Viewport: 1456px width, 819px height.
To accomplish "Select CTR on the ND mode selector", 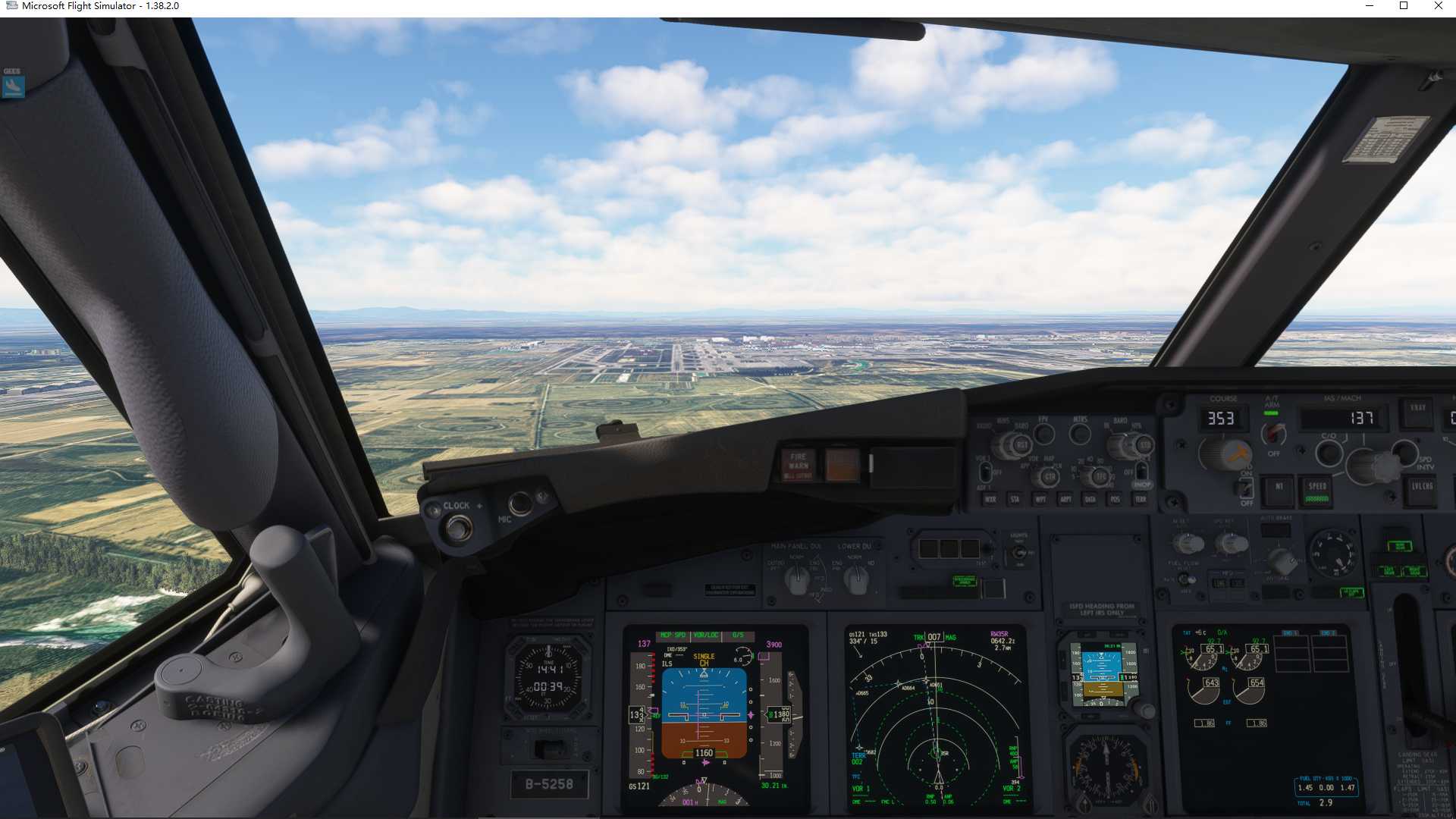I will coord(1050,476).
